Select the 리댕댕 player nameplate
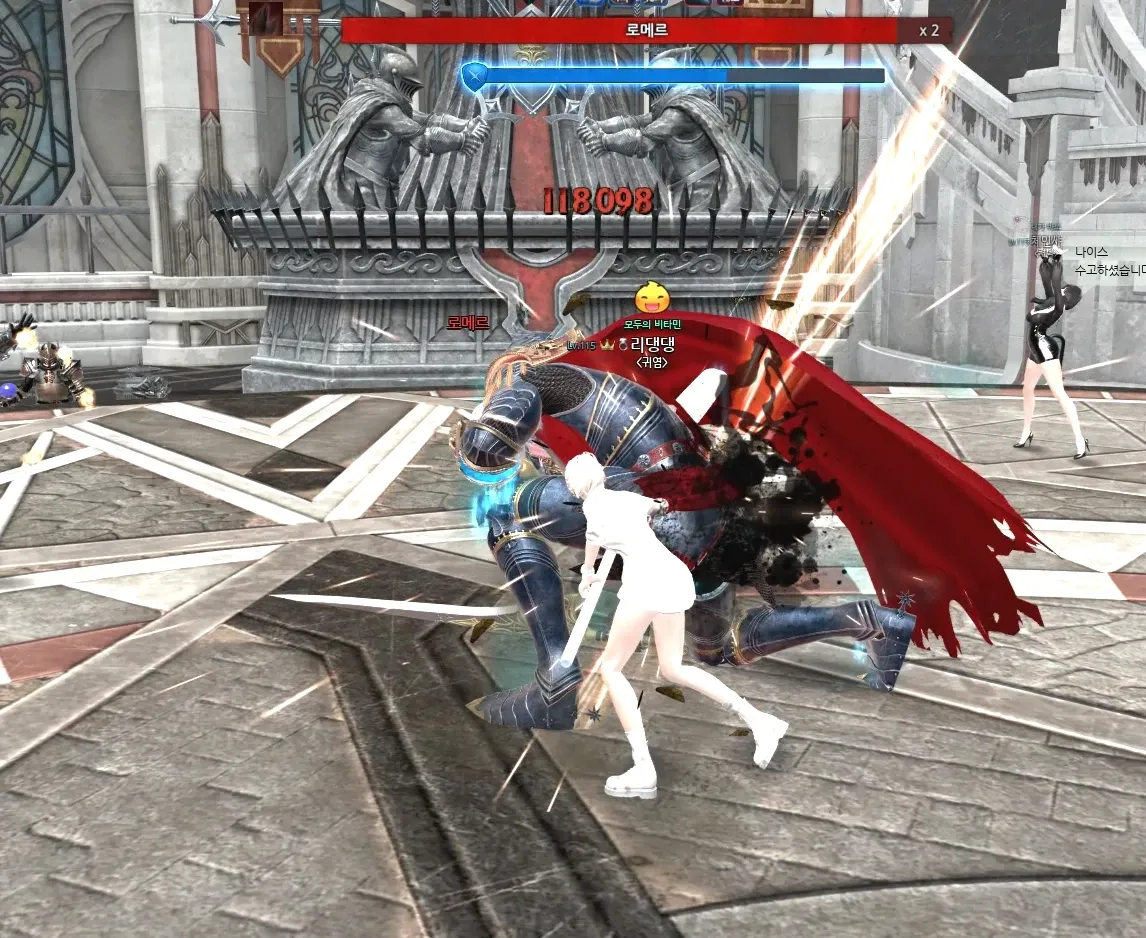 coord(653,344)
